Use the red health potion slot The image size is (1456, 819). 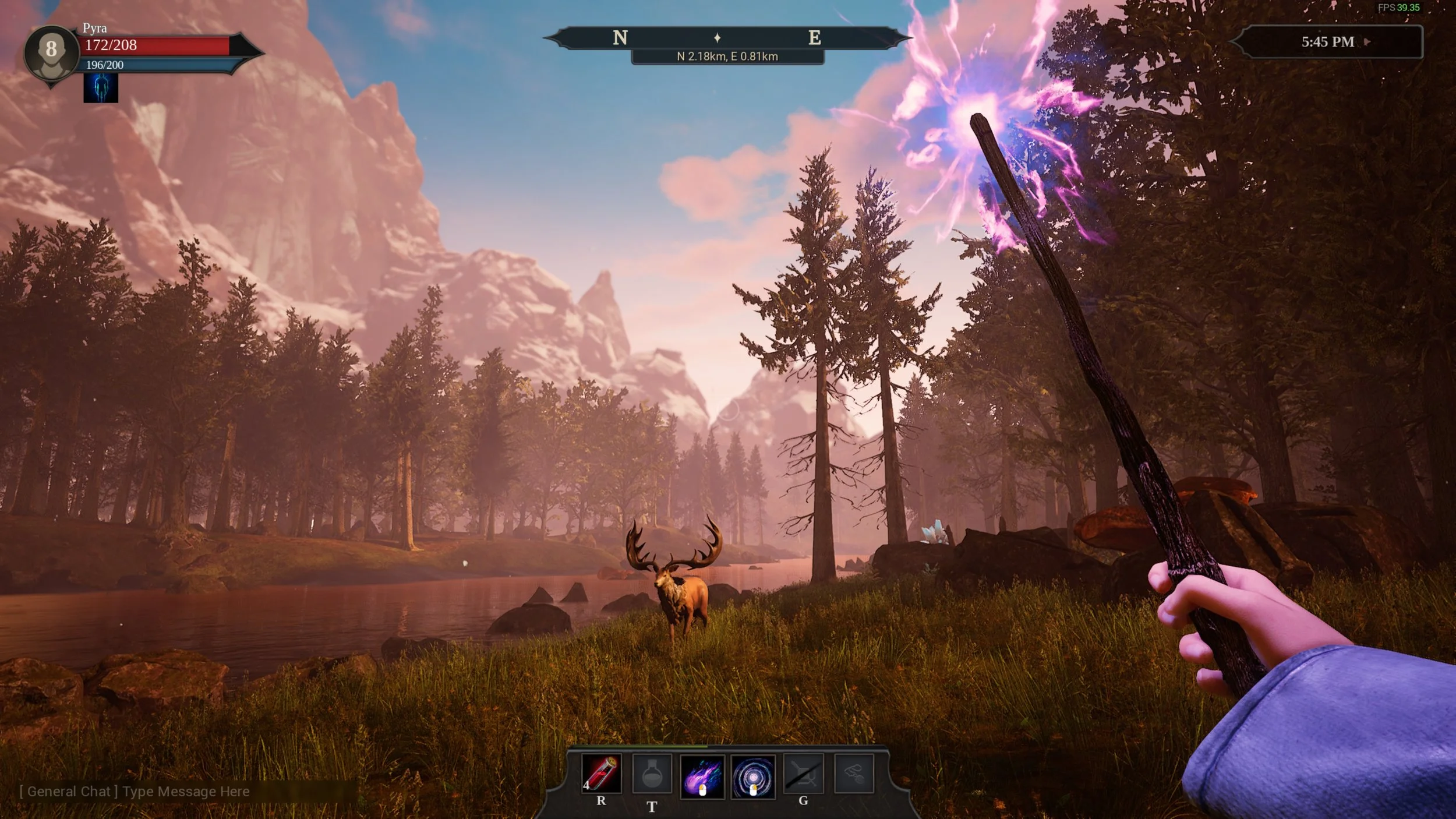pyautogui.click(x=601, y=774)
